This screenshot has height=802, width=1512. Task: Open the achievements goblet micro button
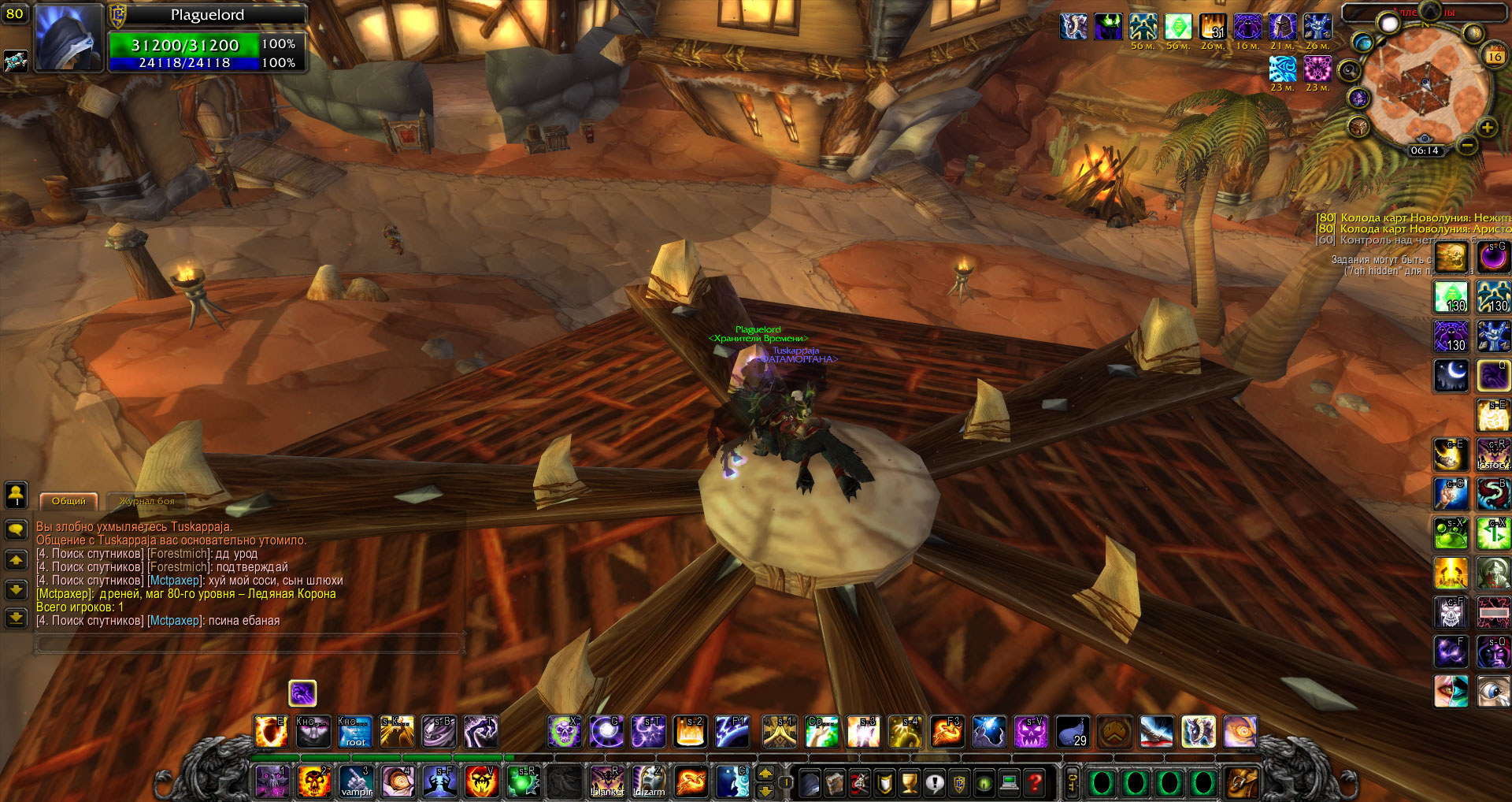(x=910, y=782)
